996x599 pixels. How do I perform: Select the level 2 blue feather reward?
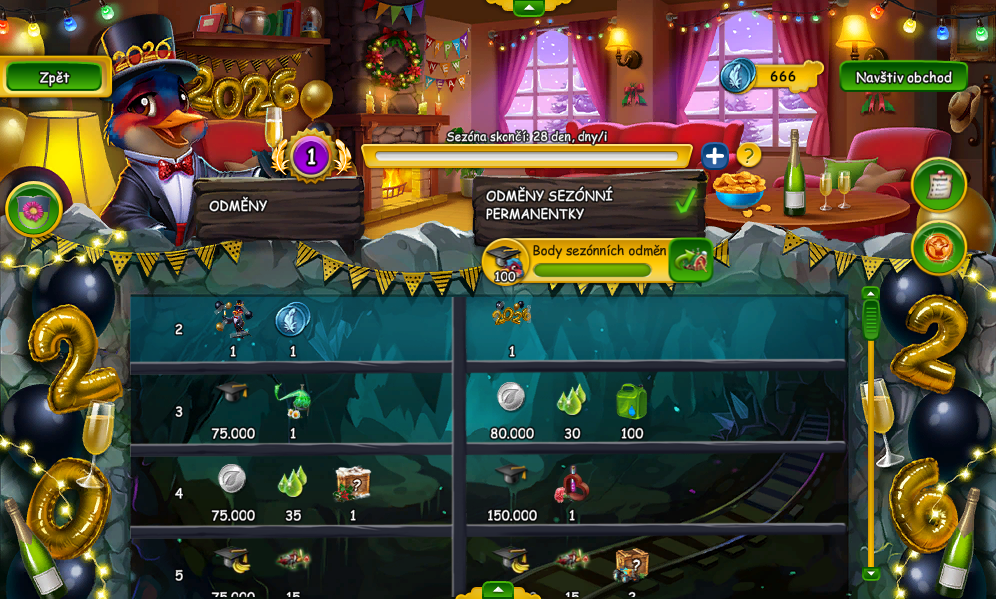point(292,320)
